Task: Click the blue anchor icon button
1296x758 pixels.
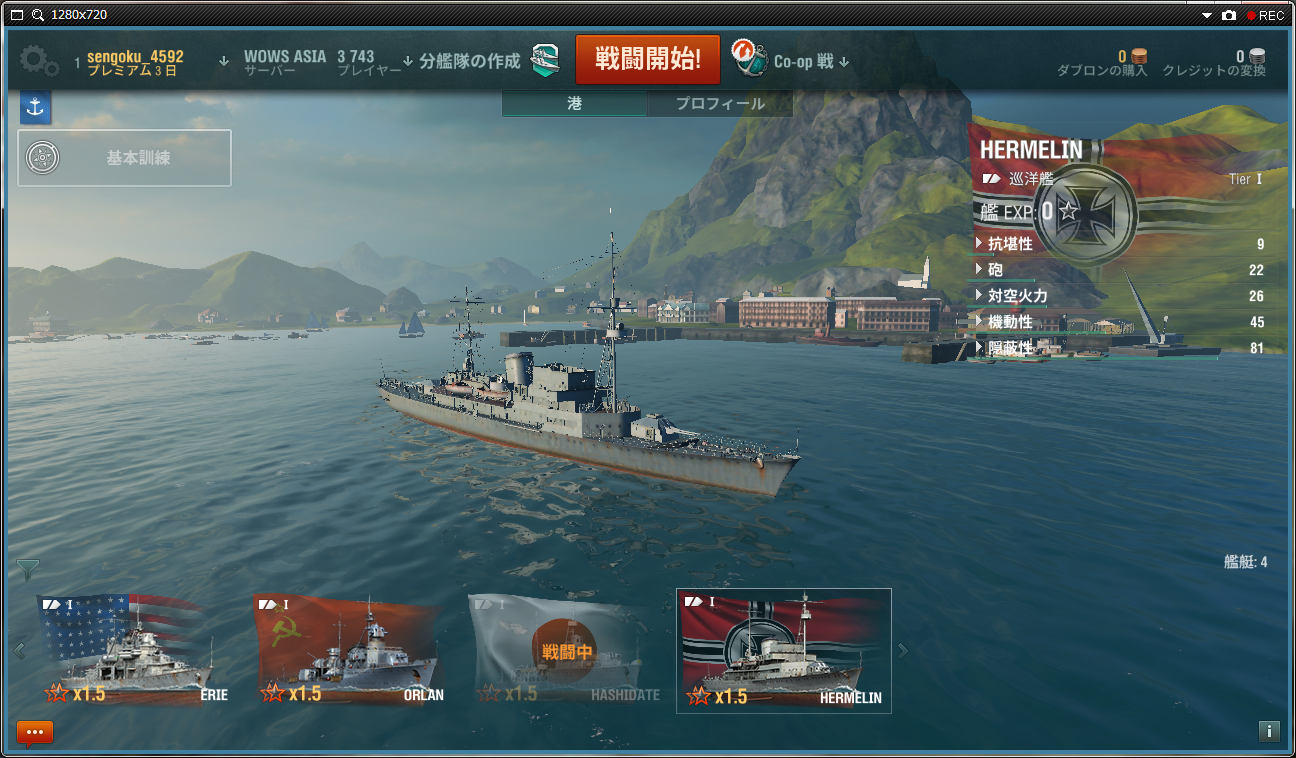Action: tap(35, 108)
